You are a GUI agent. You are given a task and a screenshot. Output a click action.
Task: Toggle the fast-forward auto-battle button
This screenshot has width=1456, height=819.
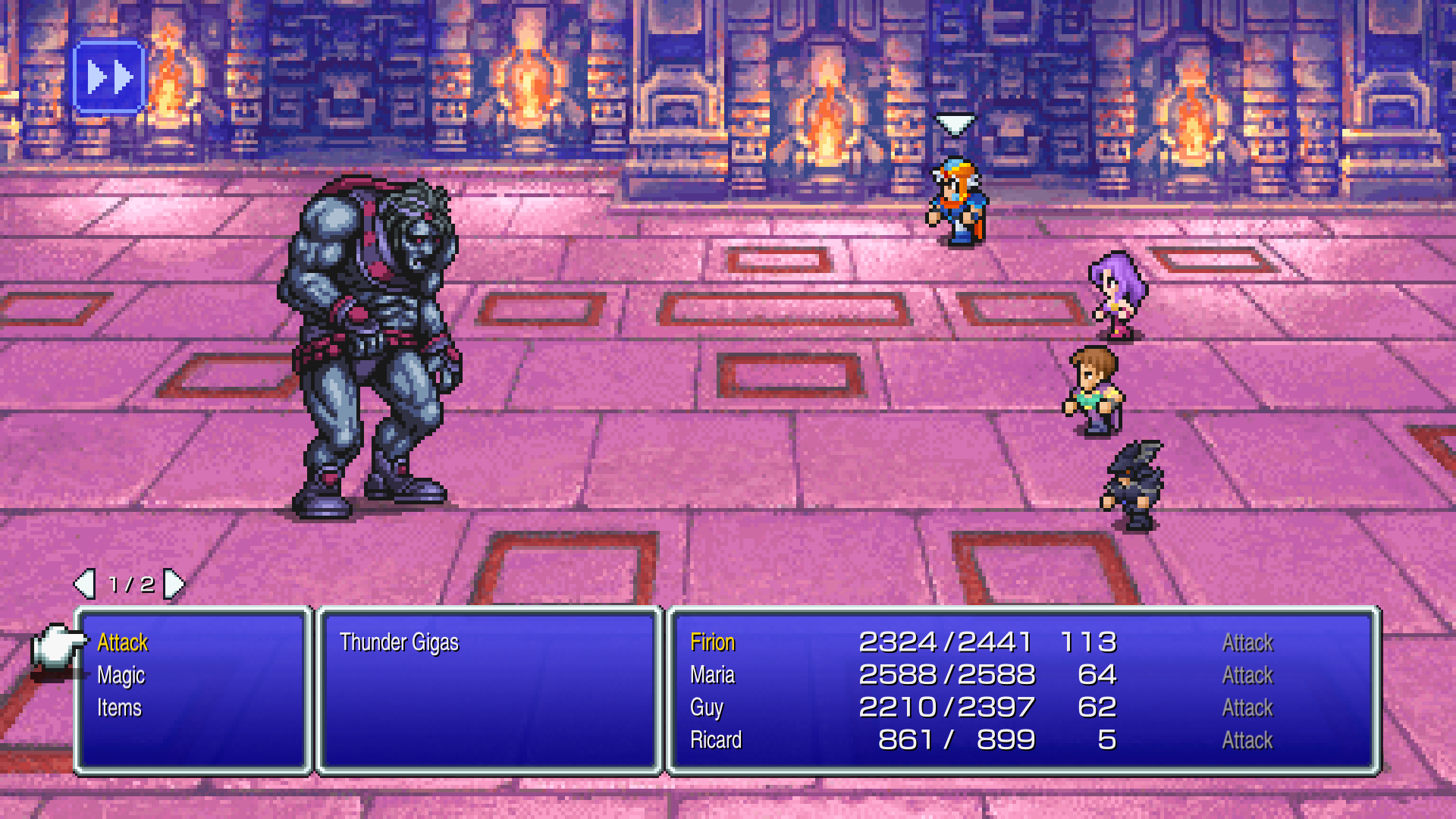(109, 77)
